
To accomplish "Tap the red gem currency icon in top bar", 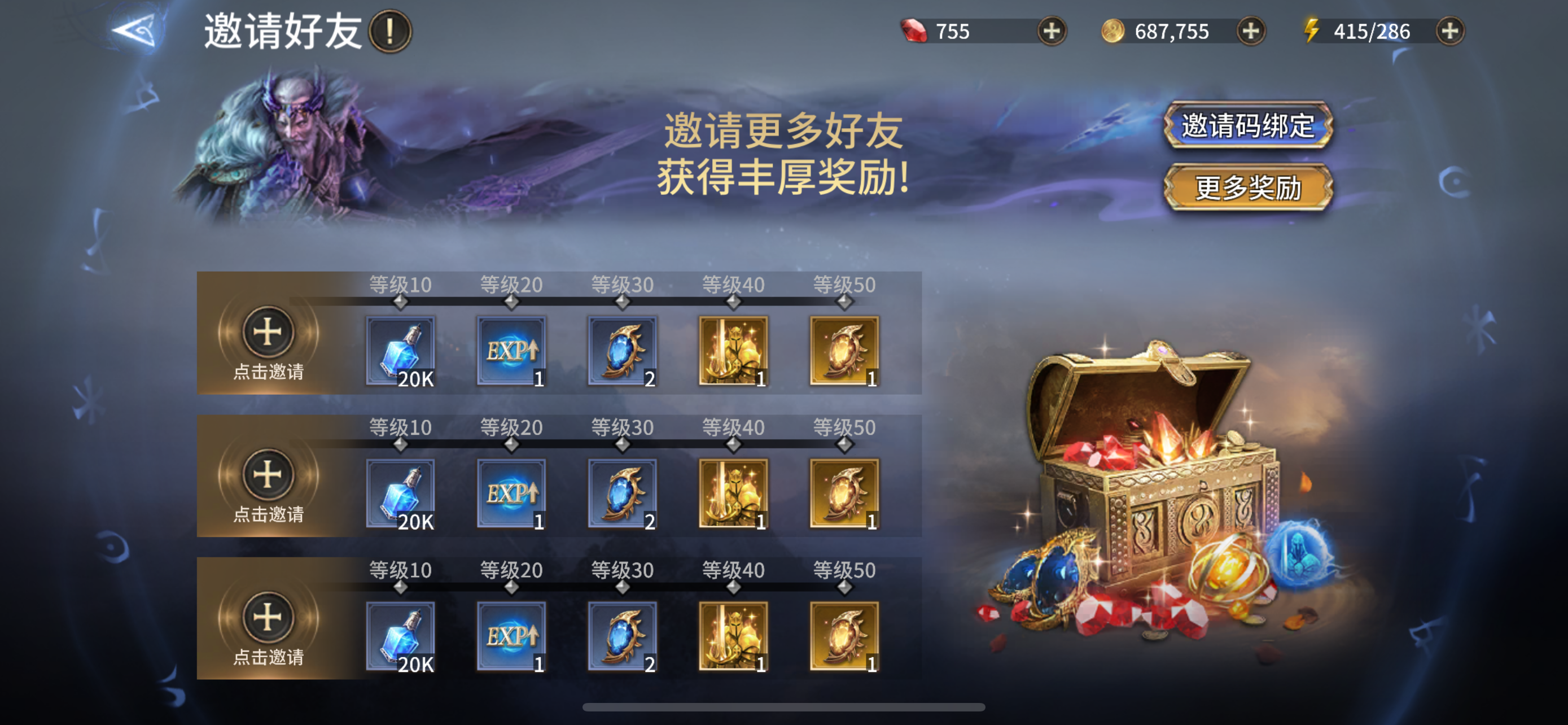I will pyautogui.click(x=915, y=30).
